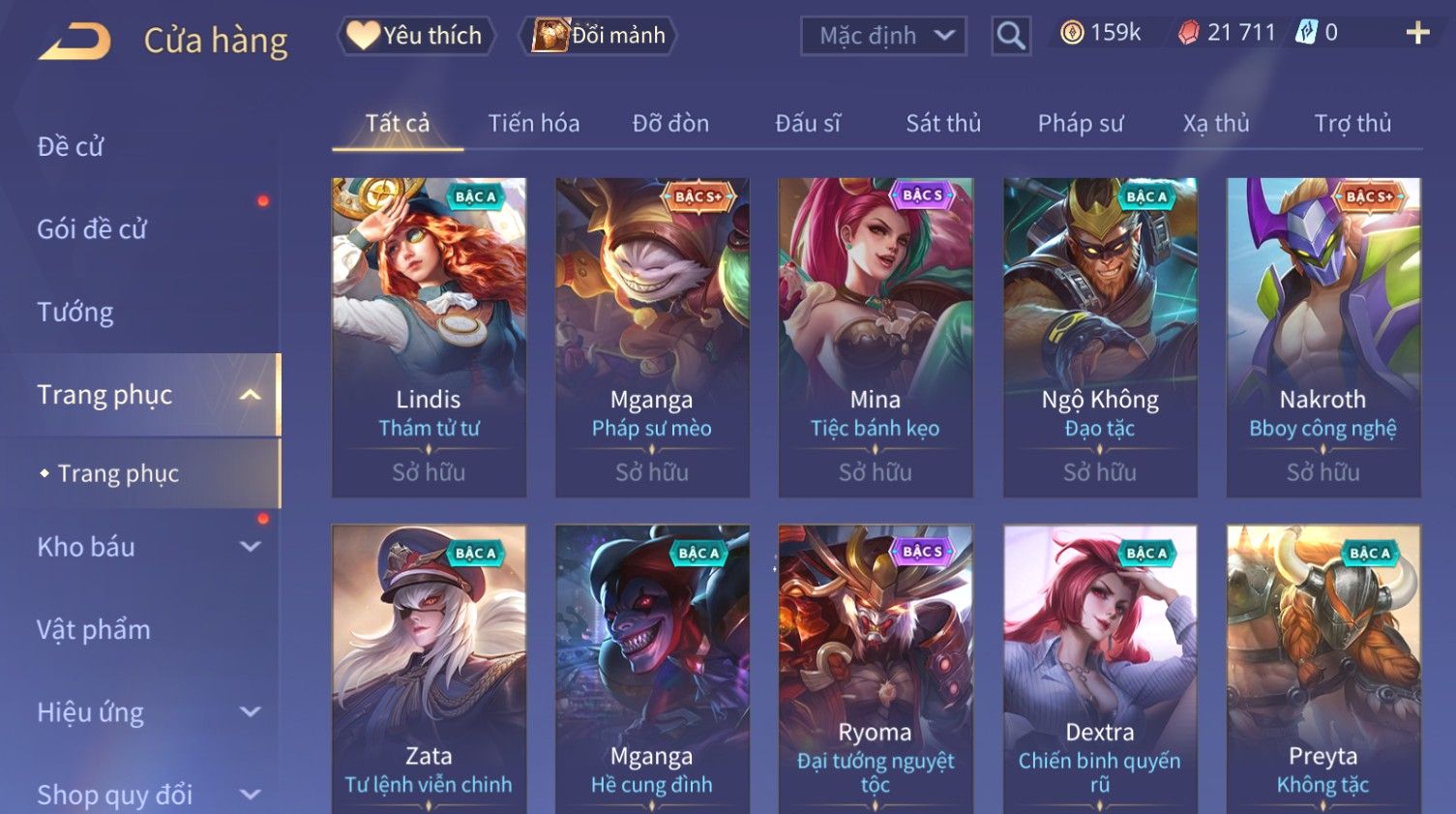
Task: Switch to the Đỡ đòn tab
Action: click(670, 124)
